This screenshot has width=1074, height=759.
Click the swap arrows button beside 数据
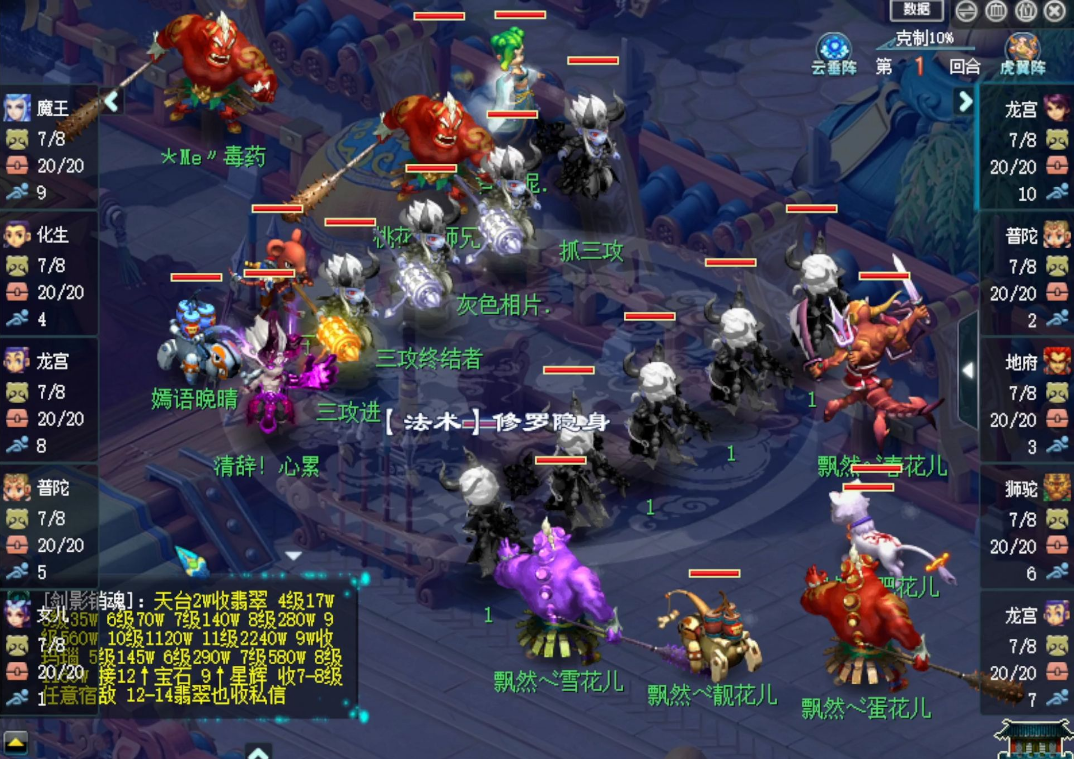pyautogui.click(x=966, y=11)
